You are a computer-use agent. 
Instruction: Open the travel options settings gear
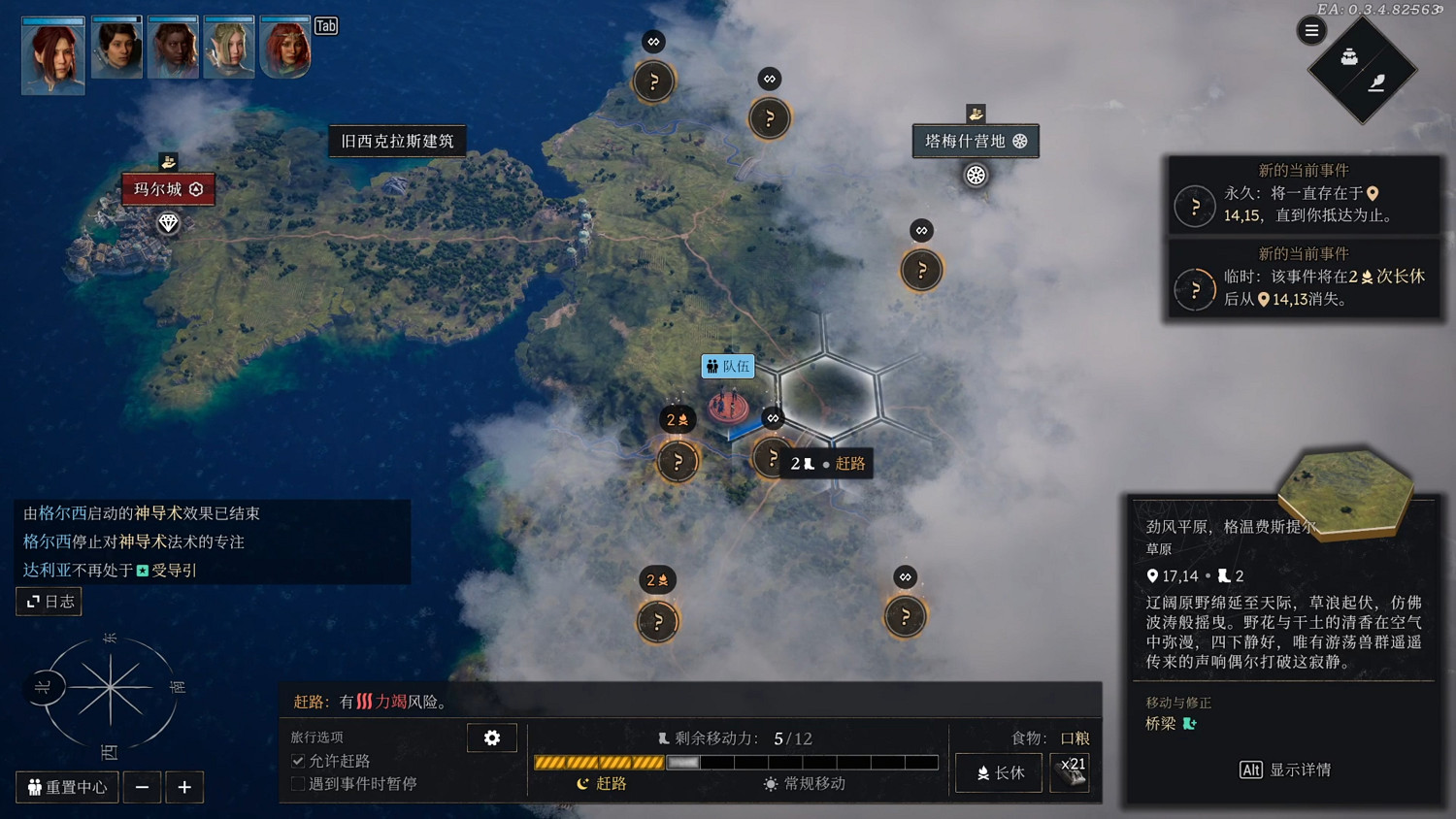tap(492, 737)
